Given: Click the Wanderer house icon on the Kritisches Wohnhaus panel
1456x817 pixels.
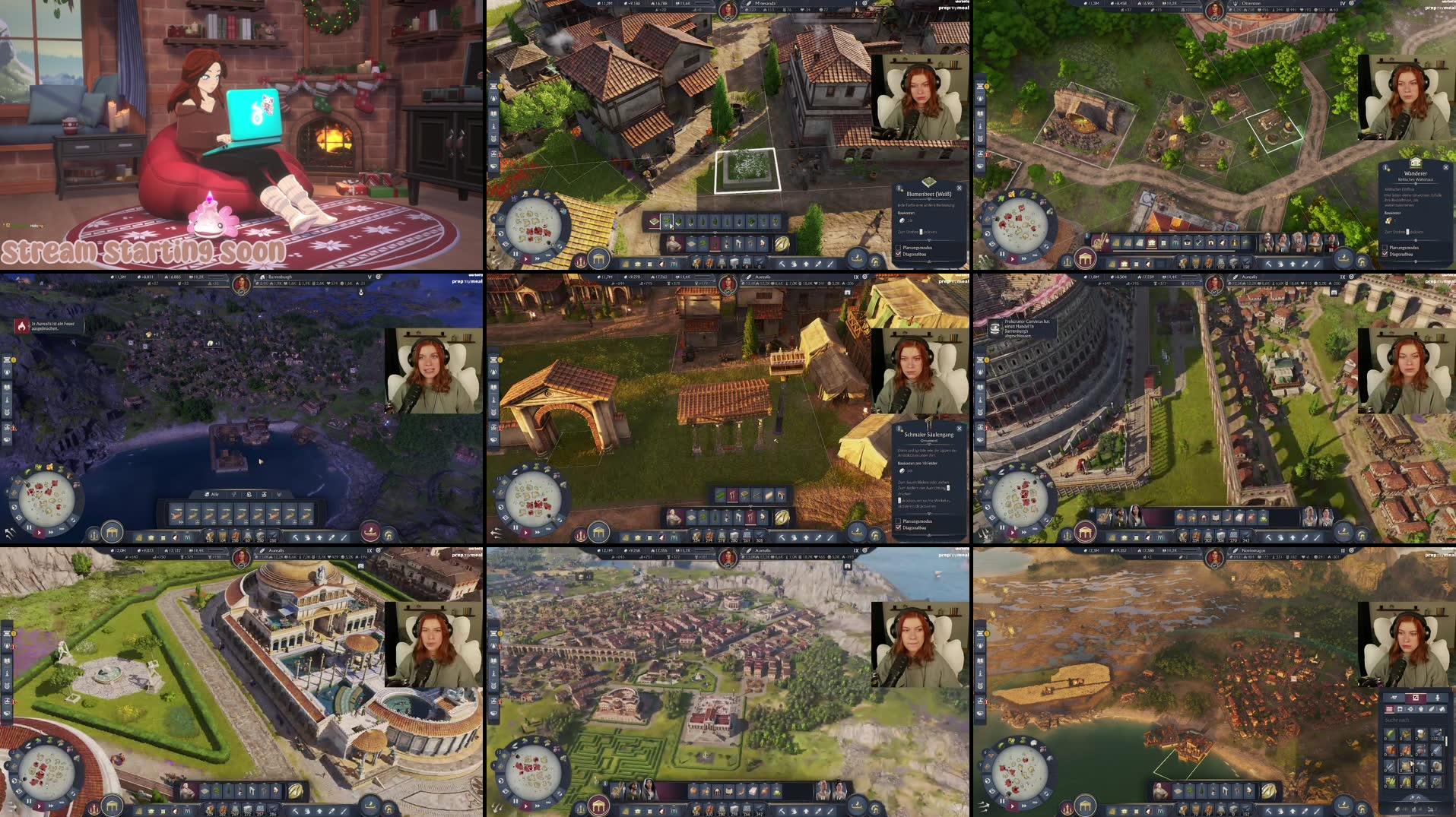Looking at the screenshot, I should click(x=1416, y=163).
